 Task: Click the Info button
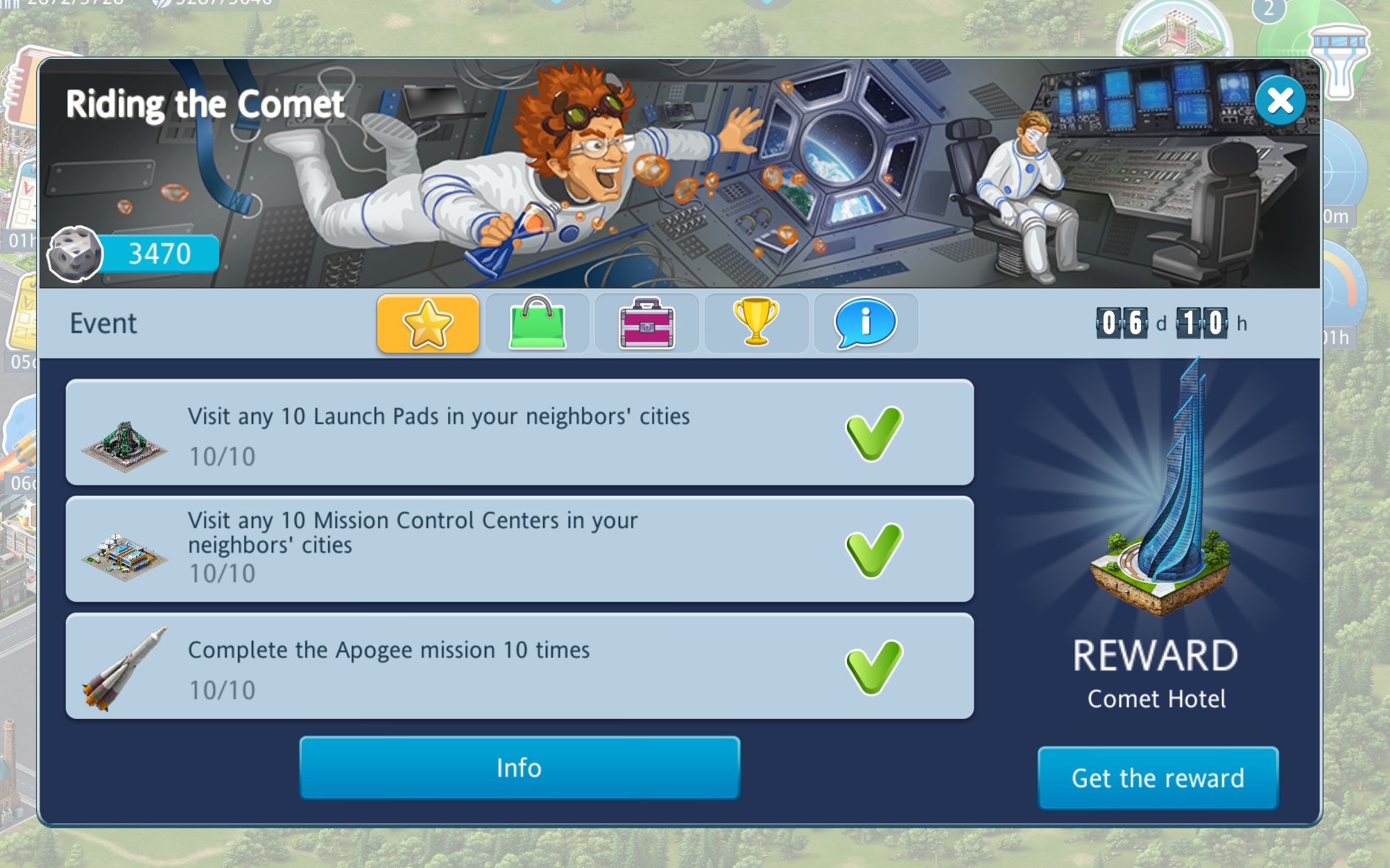point(520,768)
